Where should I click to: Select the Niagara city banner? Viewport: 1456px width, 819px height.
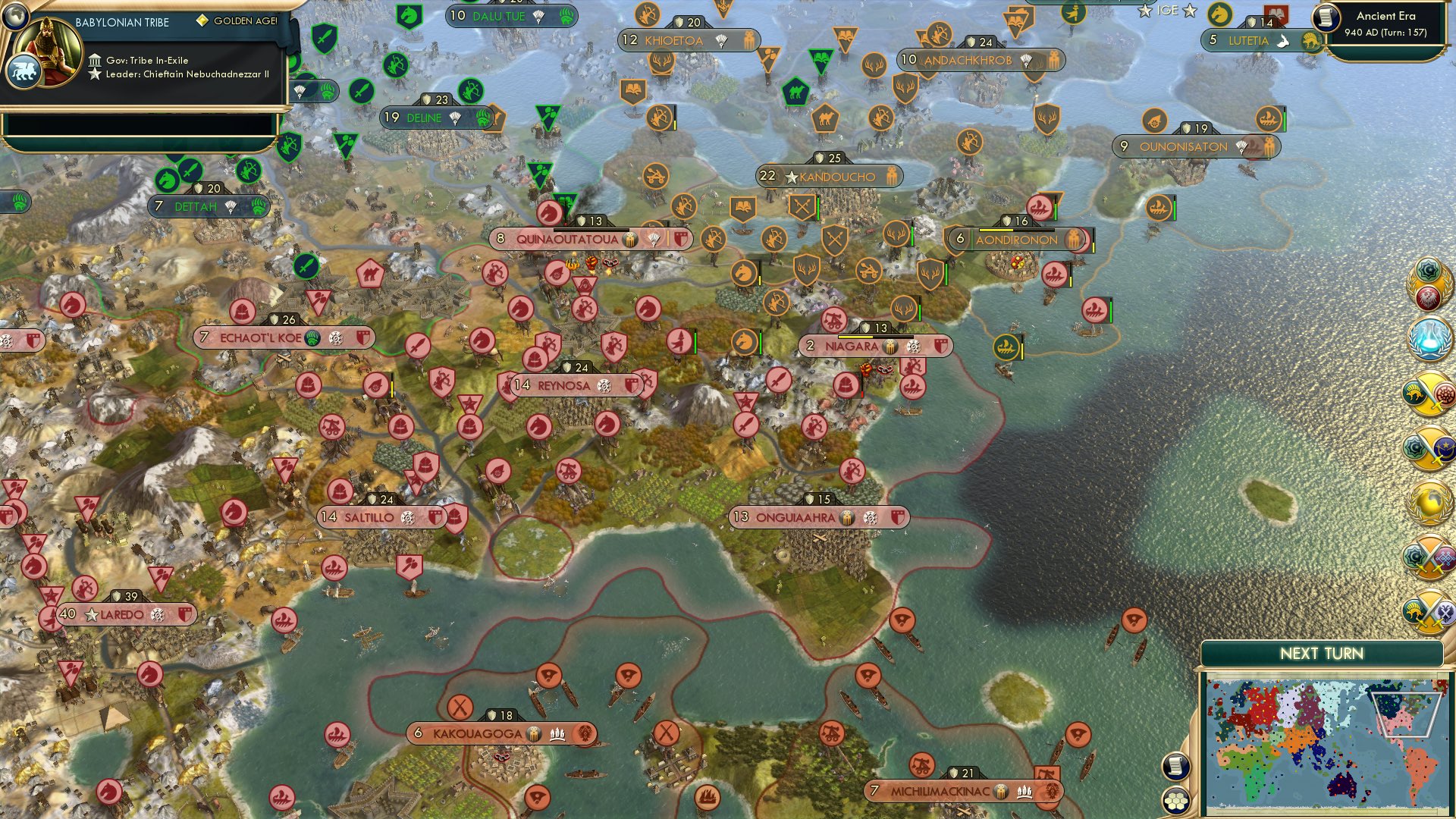tap(851, 347)
